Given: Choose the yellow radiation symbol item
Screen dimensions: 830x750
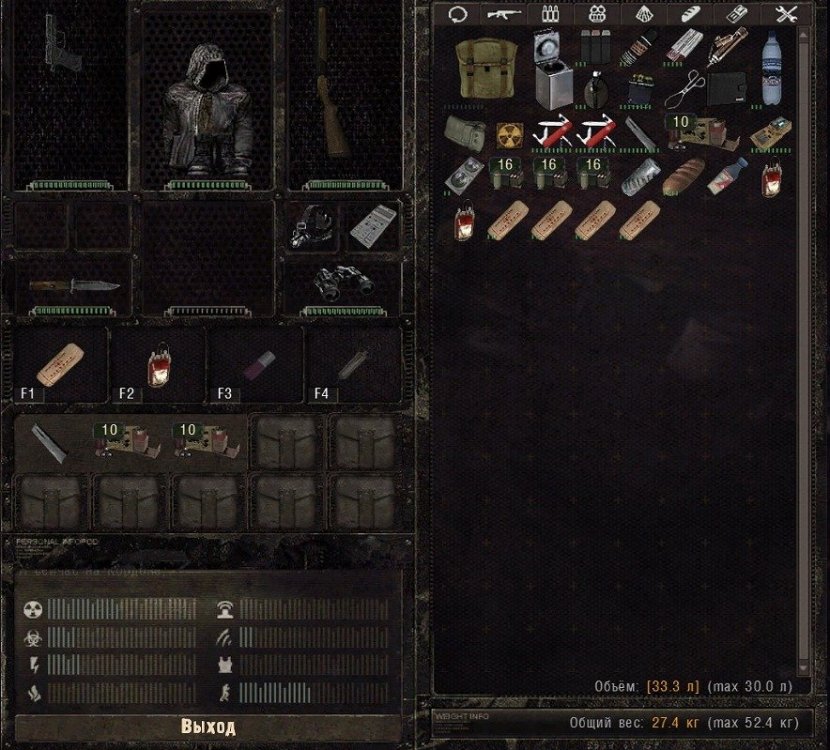Looking at the screenshot, I should tap(510, 133).
